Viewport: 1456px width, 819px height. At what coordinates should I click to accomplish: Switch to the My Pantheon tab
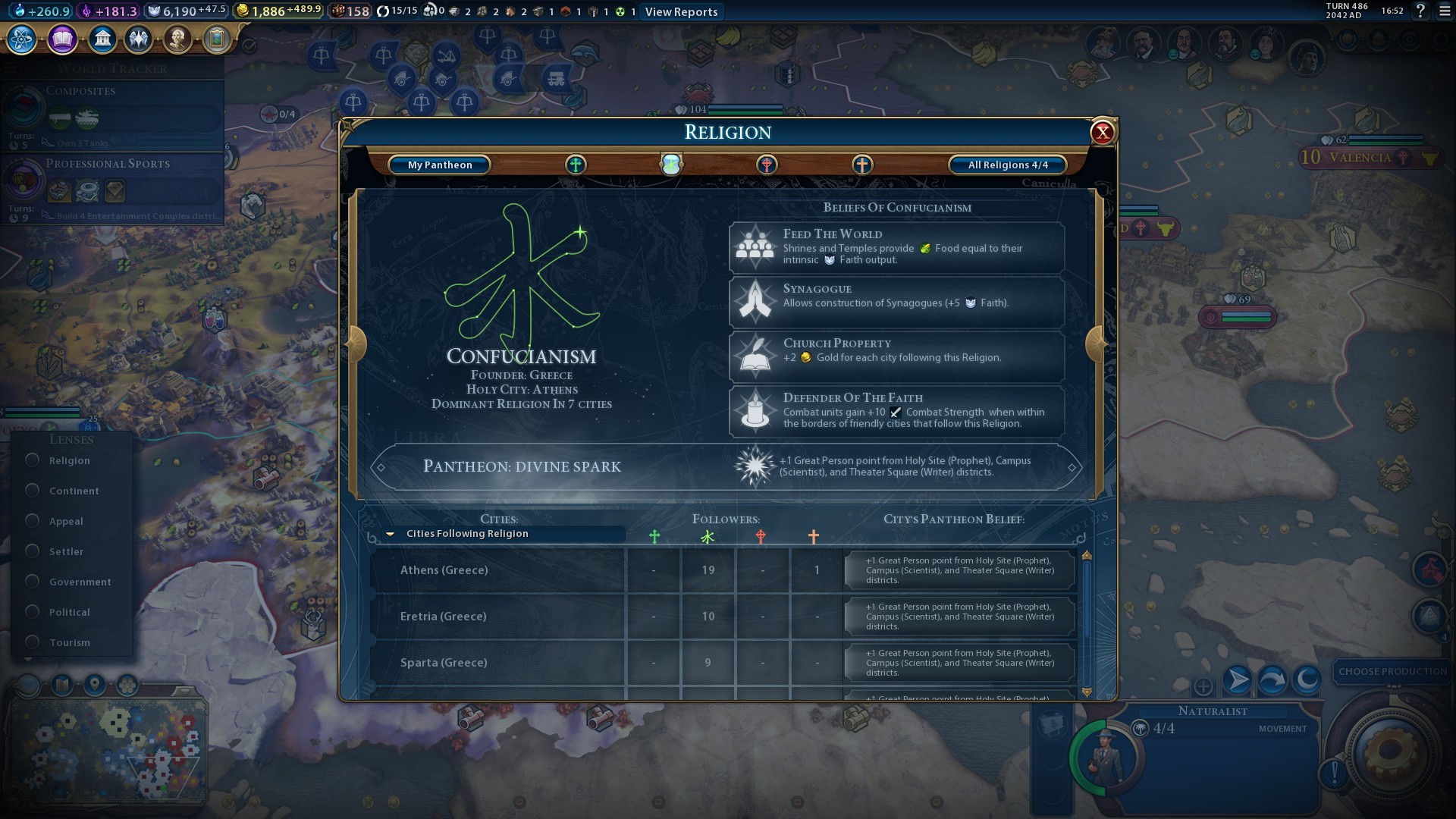coord(439,165)
